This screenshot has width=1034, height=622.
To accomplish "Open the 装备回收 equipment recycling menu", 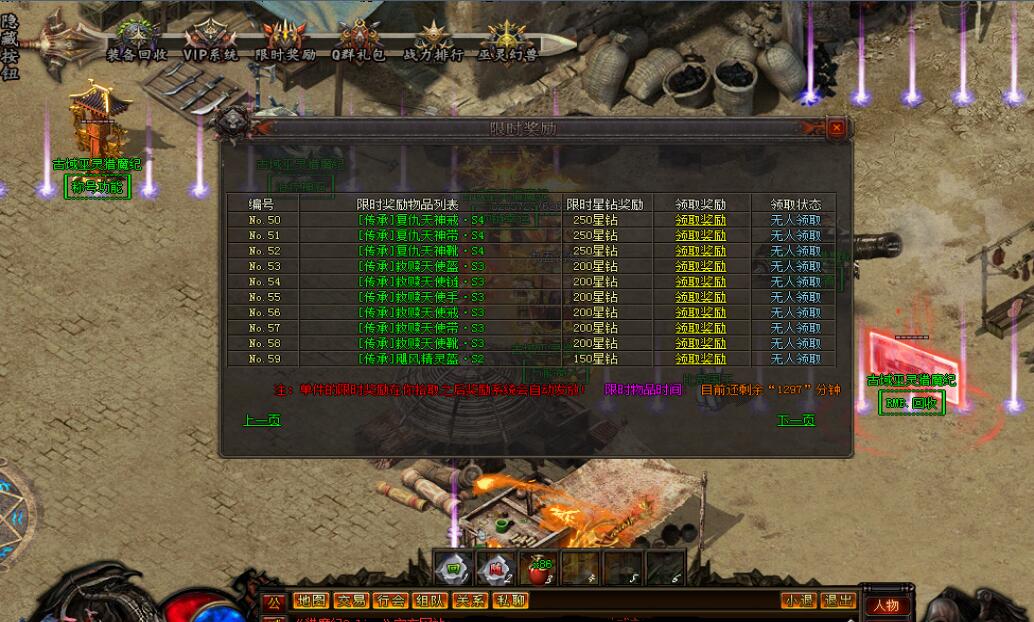I will pyautogui.click(x=136, y=43).
